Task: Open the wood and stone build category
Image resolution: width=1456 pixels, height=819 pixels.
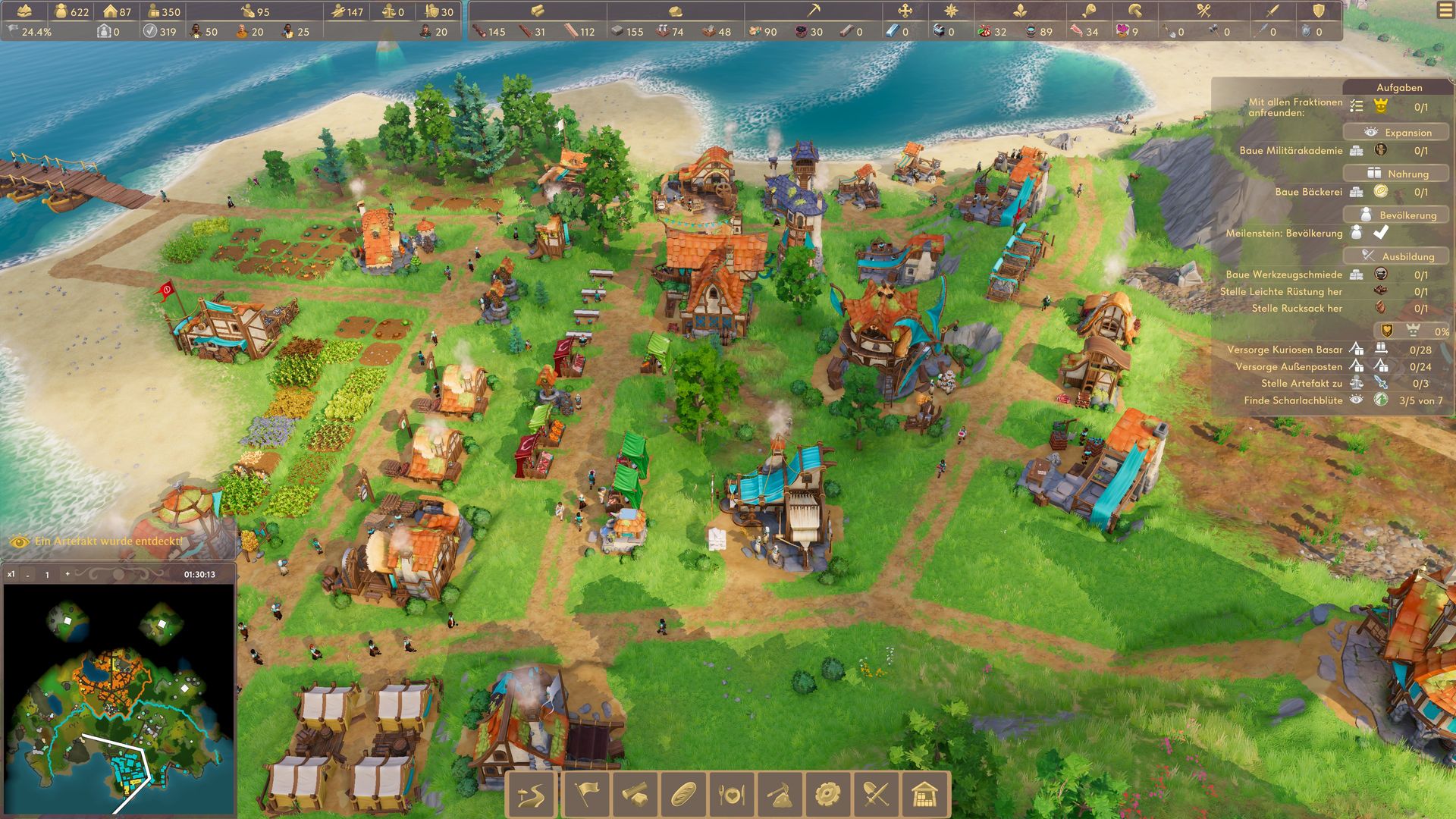Action: click(635, 795)
